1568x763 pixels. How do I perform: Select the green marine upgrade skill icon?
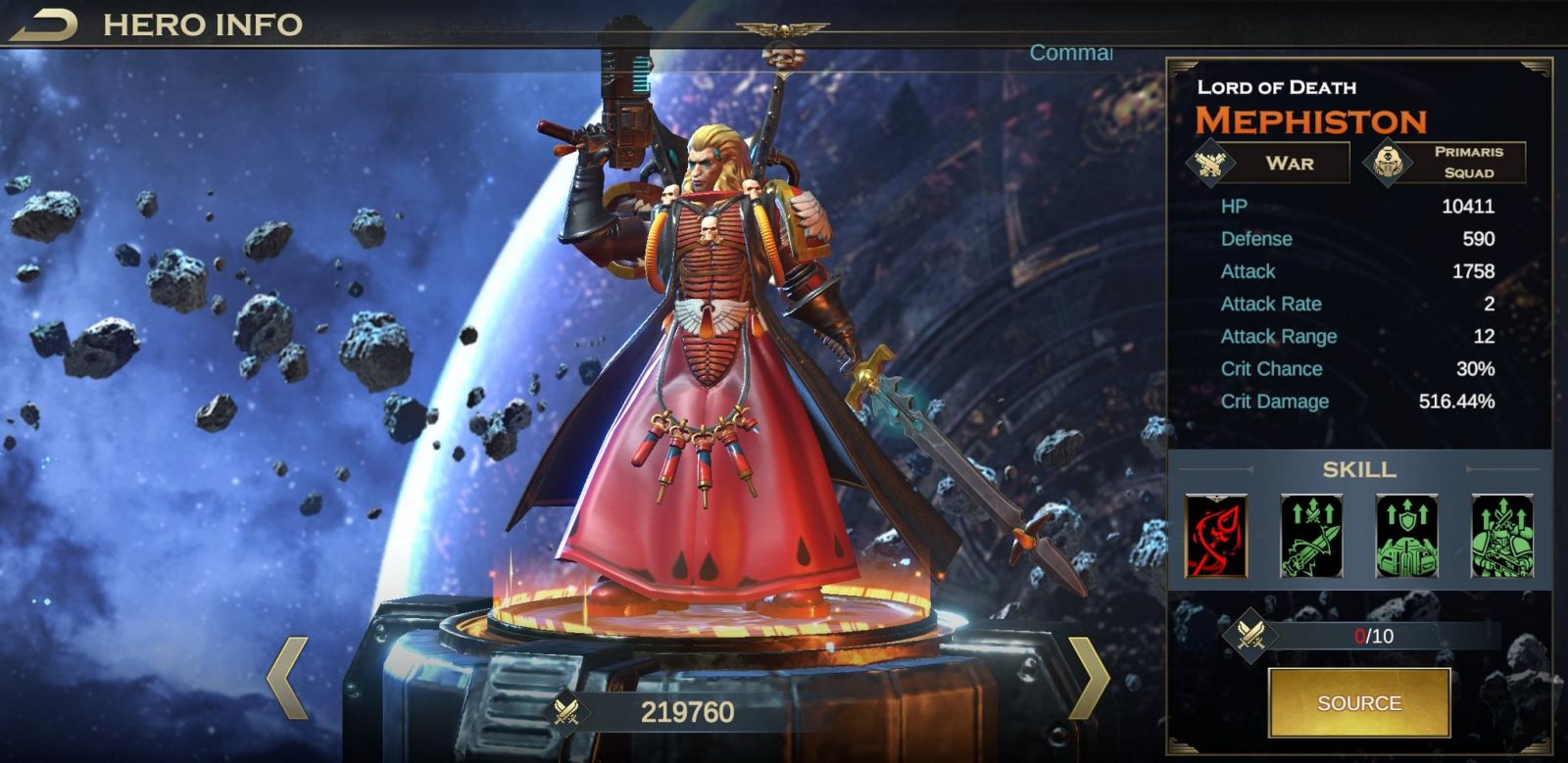pos(1501,536)
